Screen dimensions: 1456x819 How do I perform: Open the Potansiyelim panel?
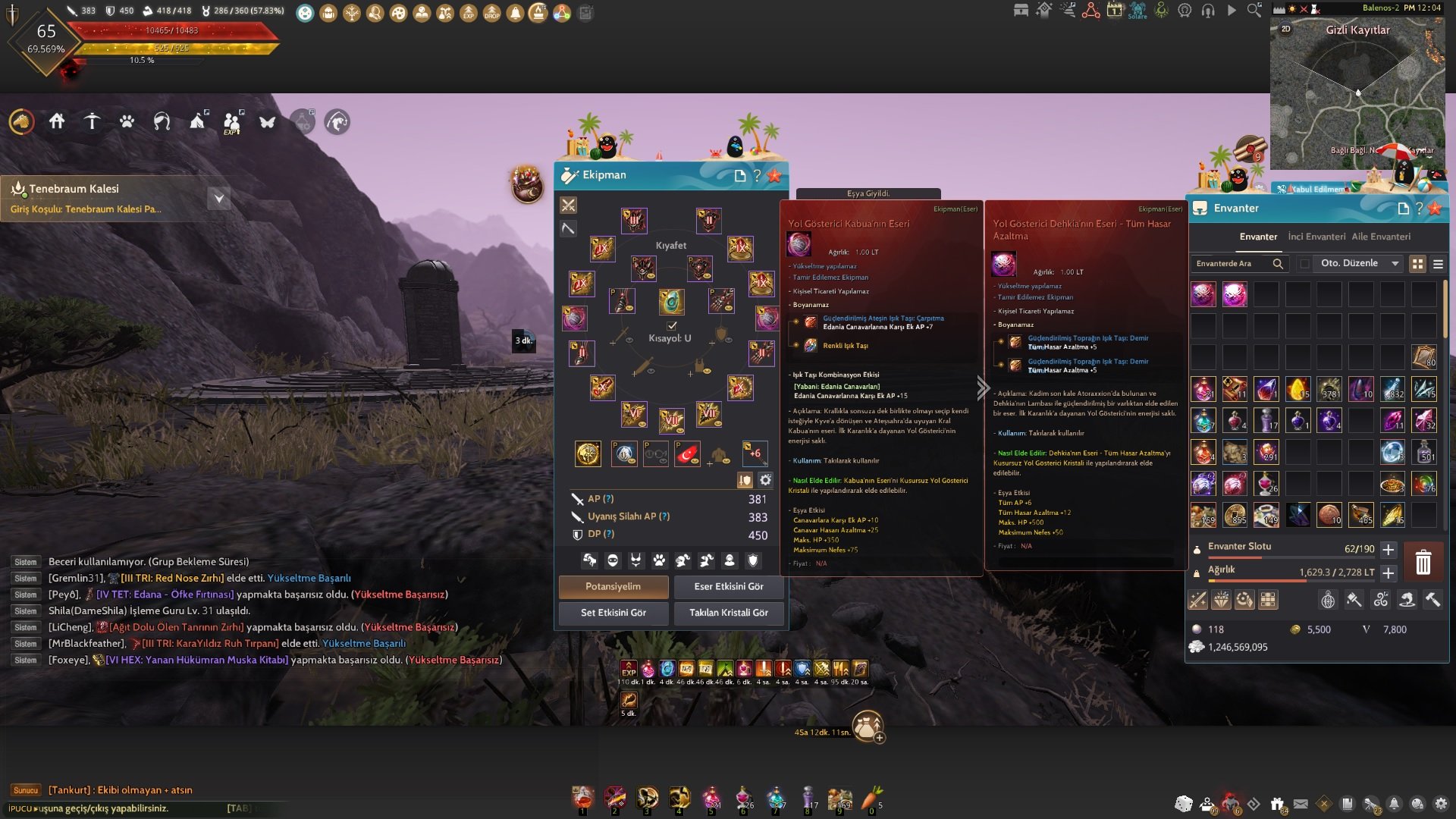pyautogui.click(x=613, y=587)
